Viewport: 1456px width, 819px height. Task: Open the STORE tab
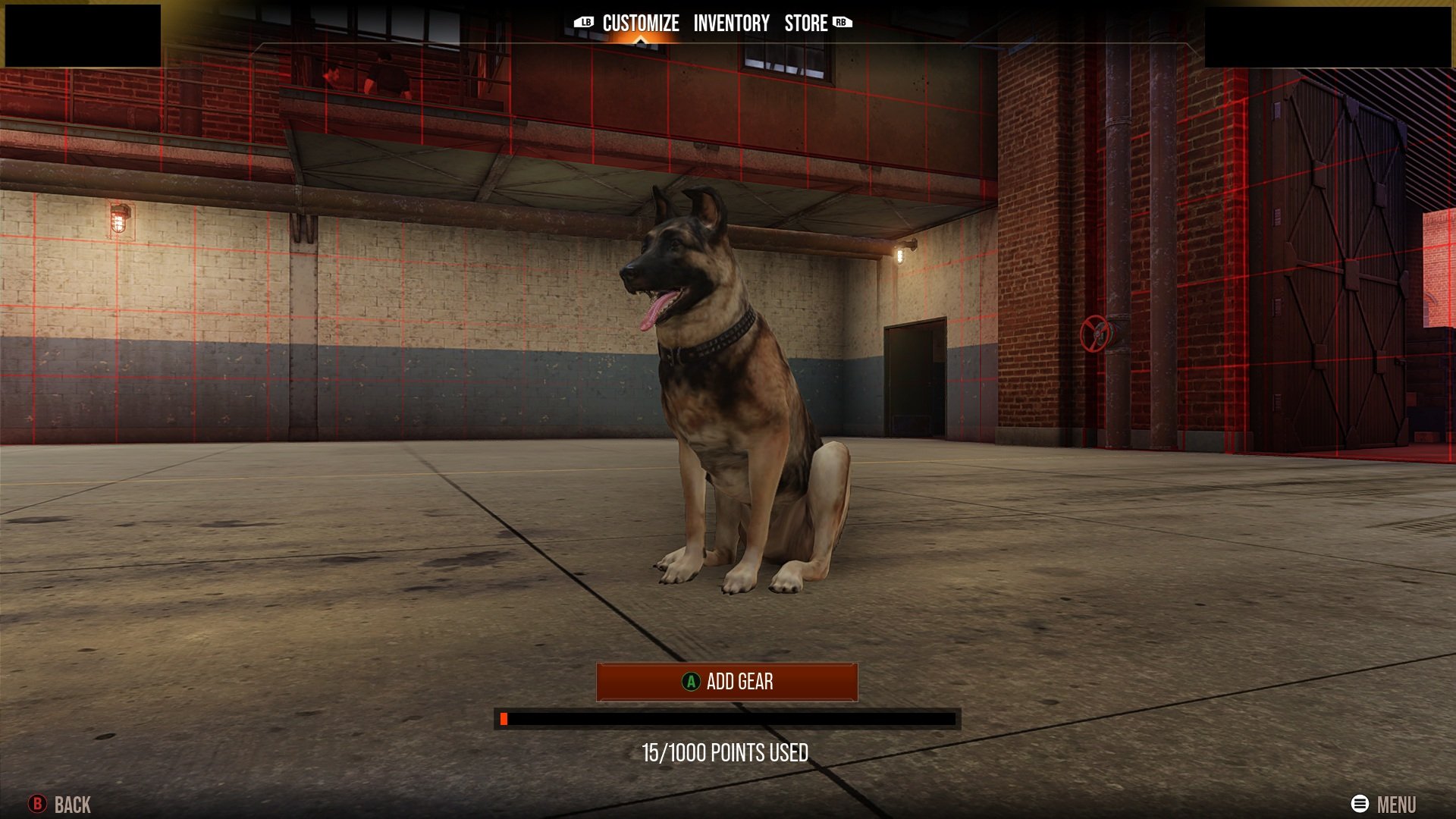tap(806, 24)
